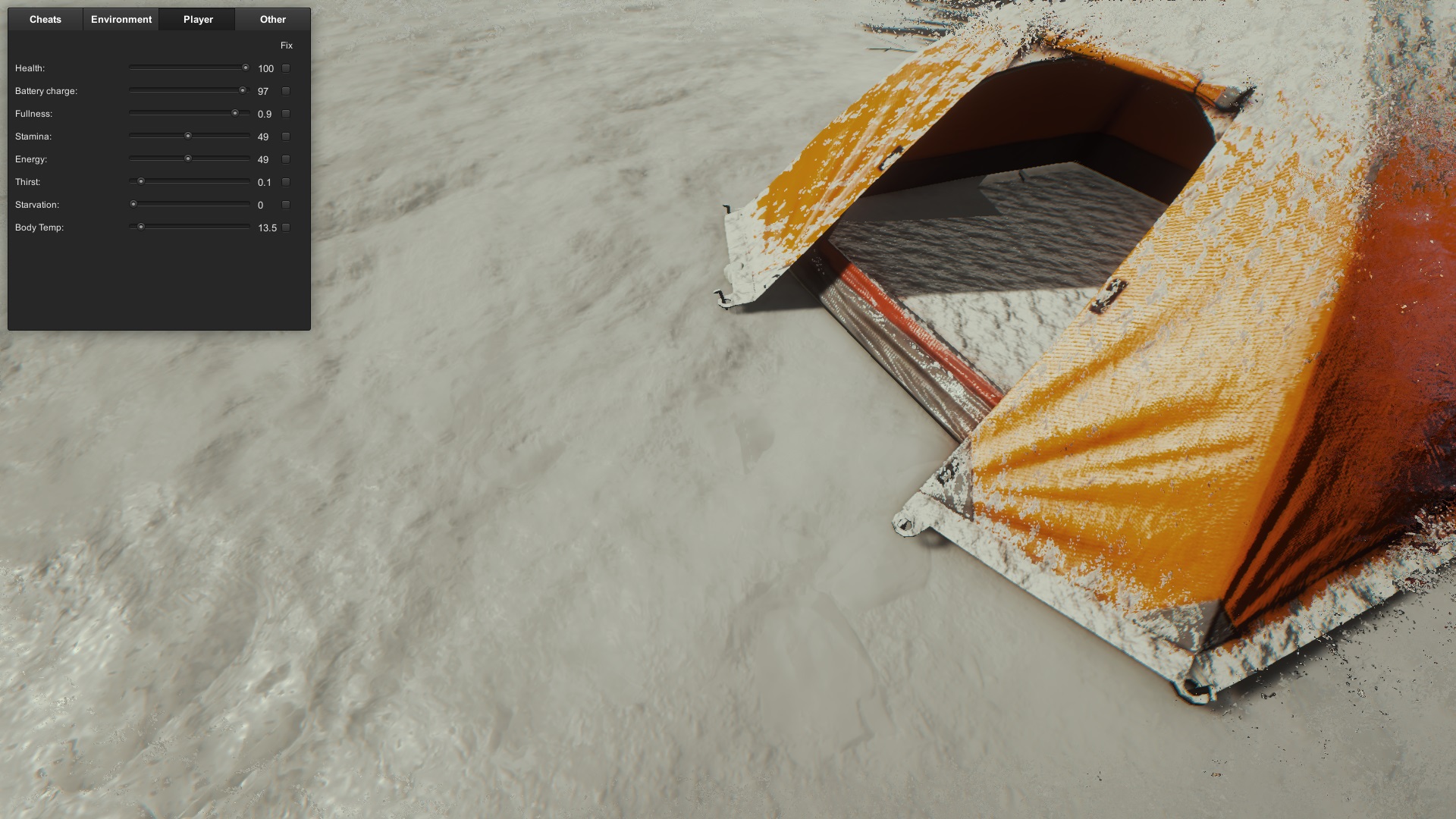Set the Body Temp slider
The width and height of the screenshot is (1456, 819).
(x=189, y=227)
